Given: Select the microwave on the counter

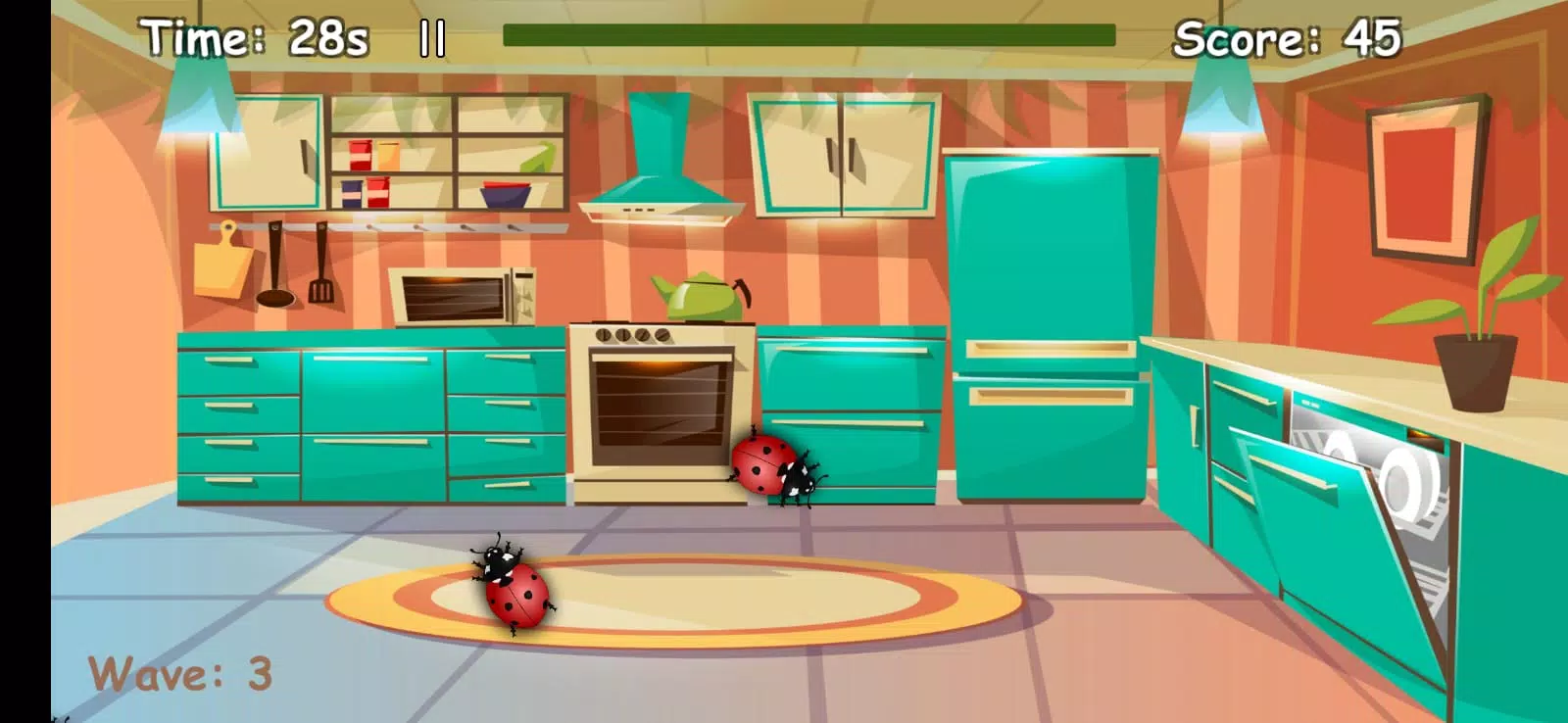Looking at the screenshot, I should click(x=463, y=294).
